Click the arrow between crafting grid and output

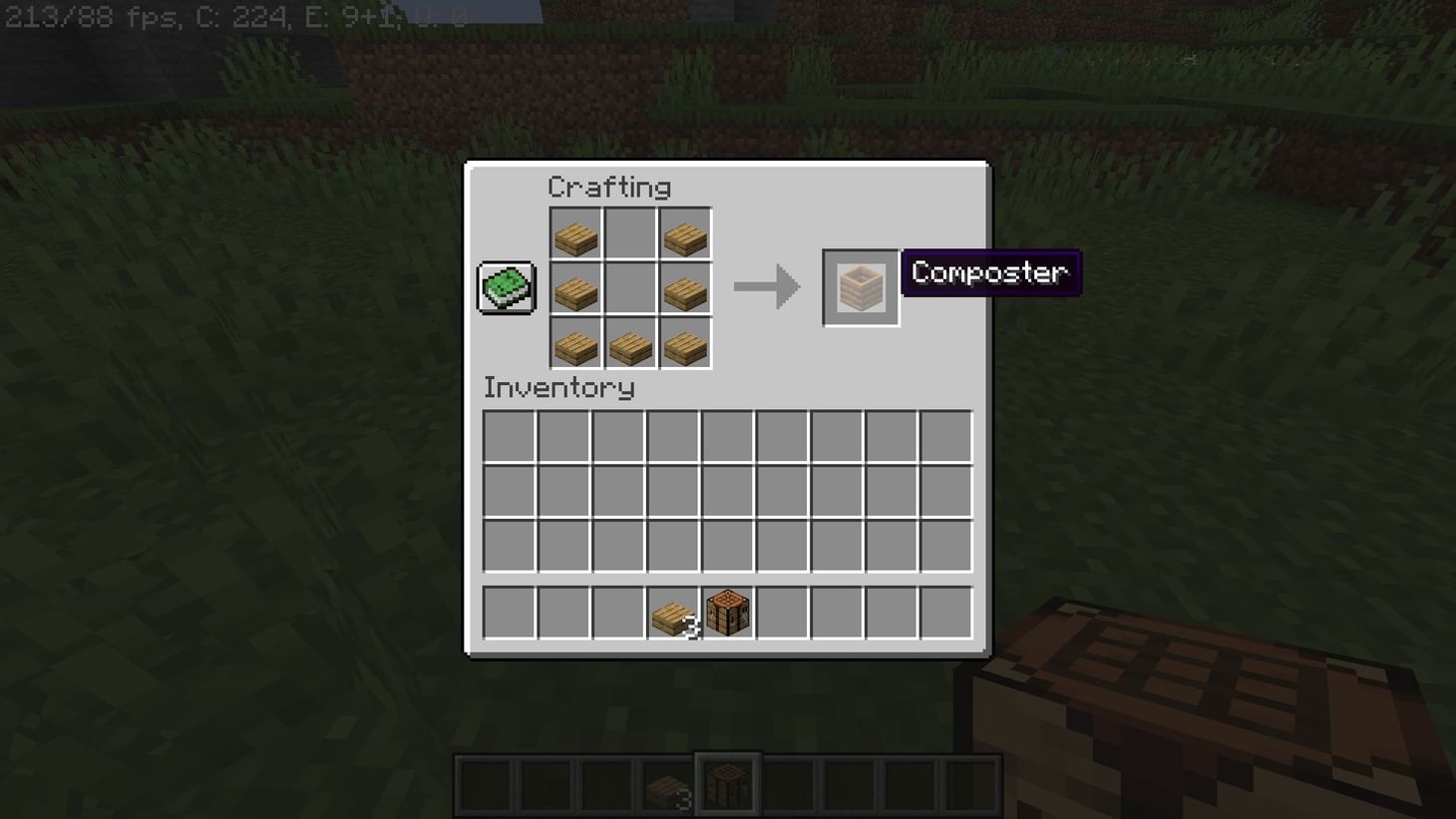click(768, 287)
